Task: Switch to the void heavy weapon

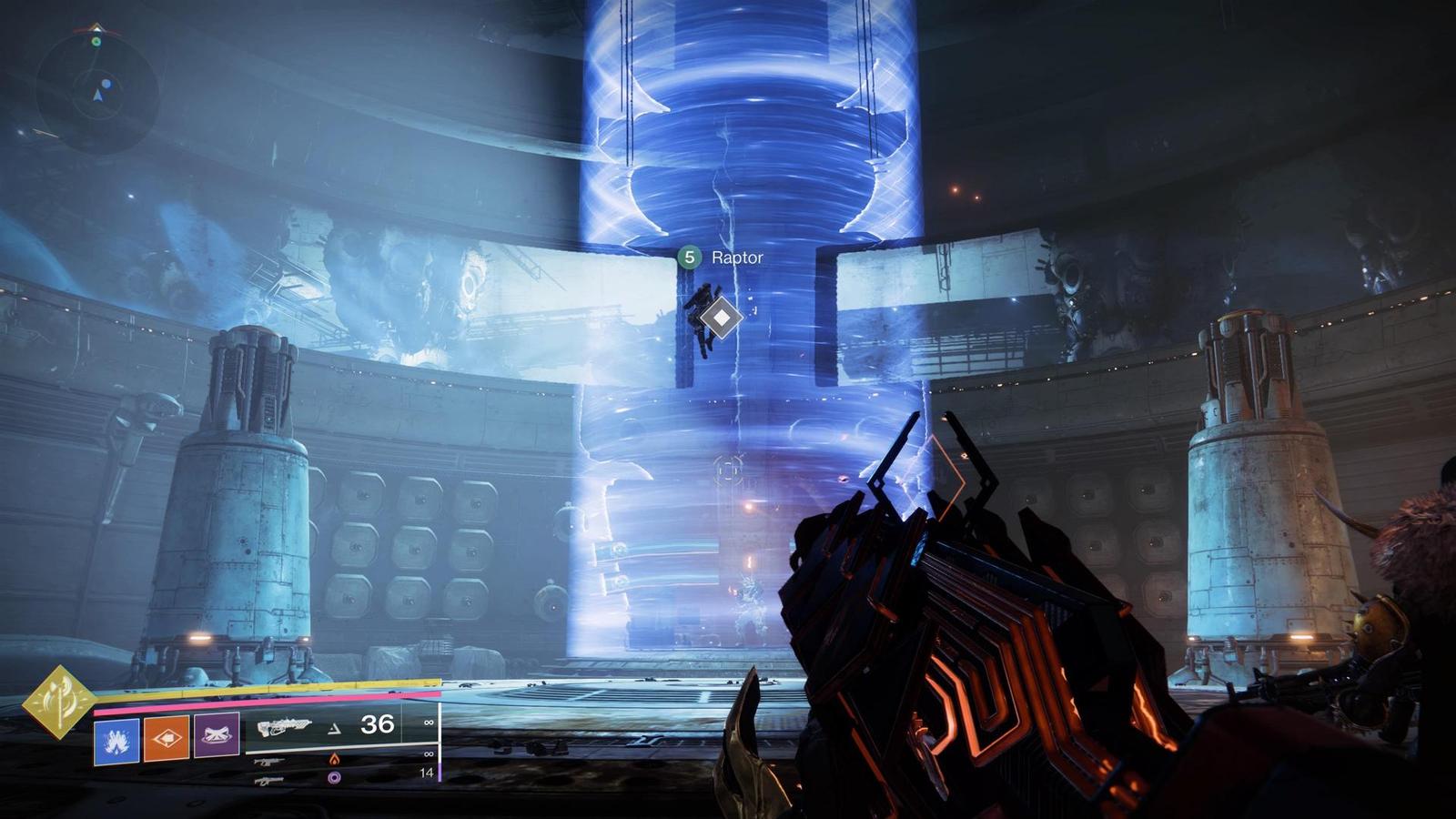Action: click(270, 780)
